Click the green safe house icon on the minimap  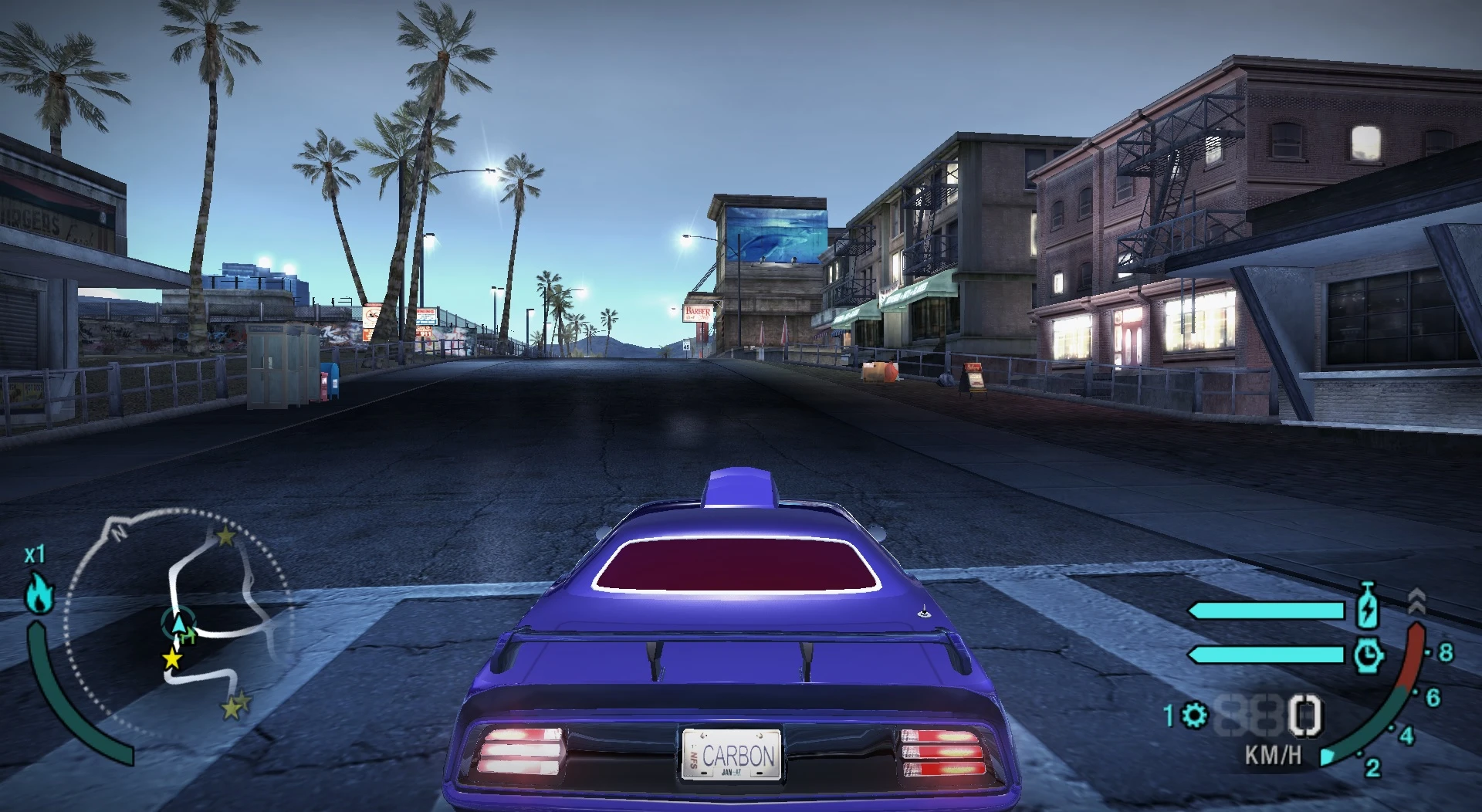pyautogui.click(x=189, y=637)
